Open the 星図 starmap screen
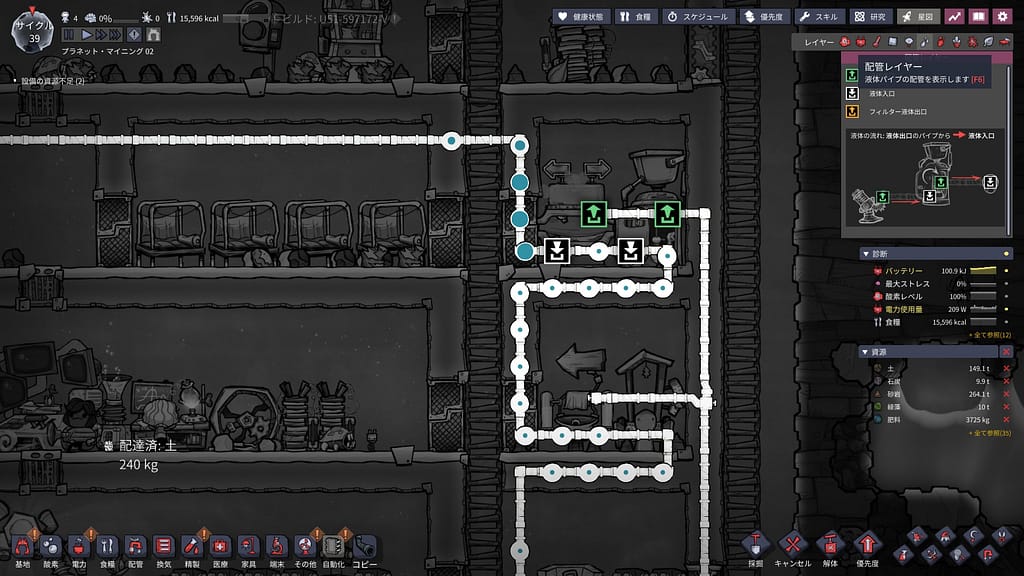1024x576 pixels. tap(918, 16)
